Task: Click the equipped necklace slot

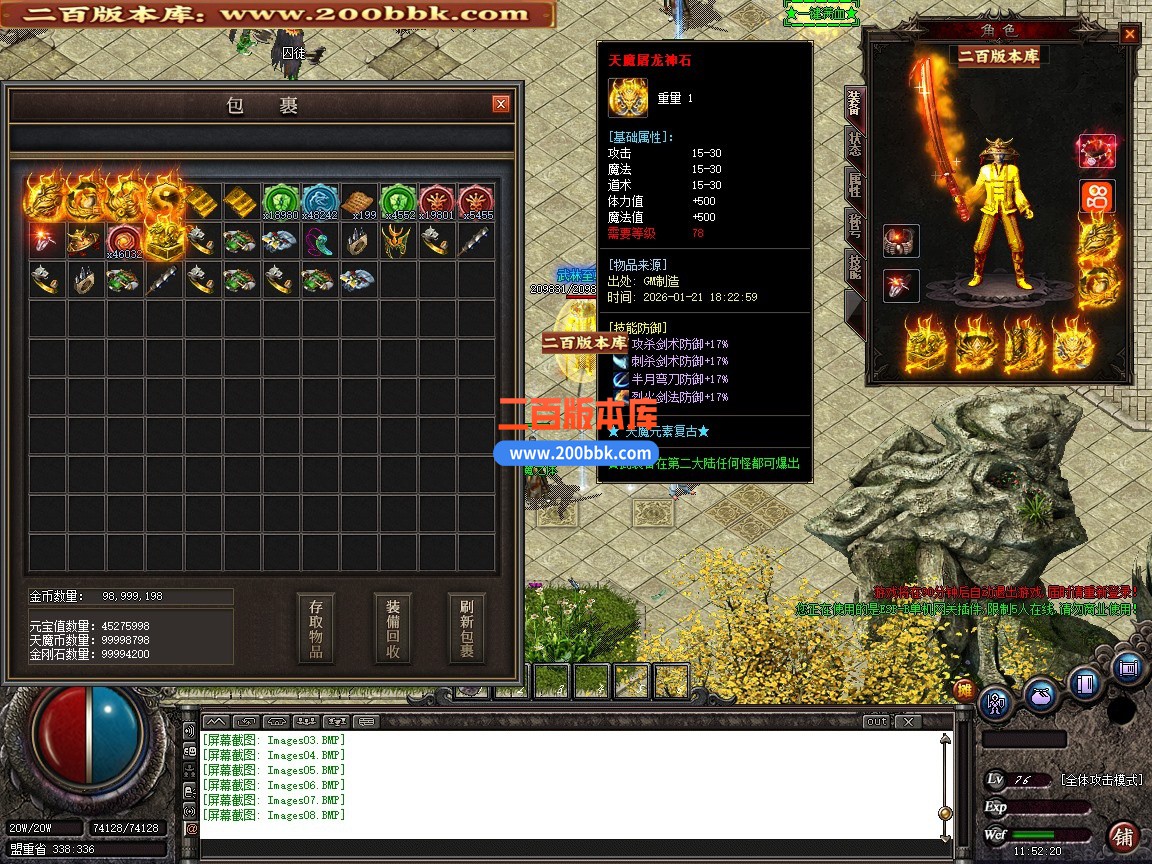Action: (1096, 151)
